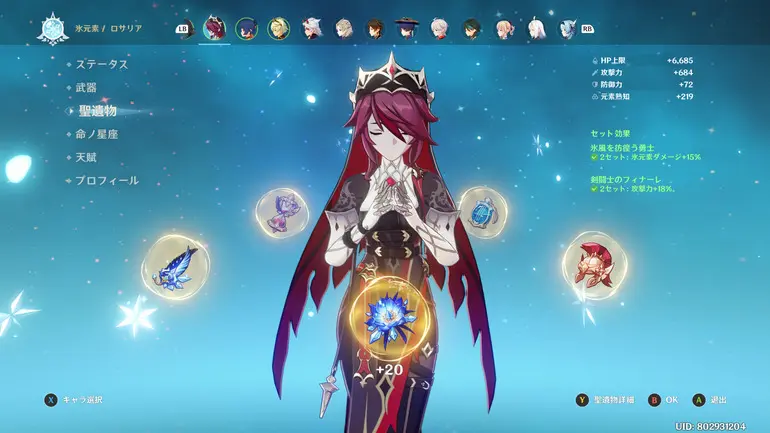Switch to the character wearing a wide dark hat
Screen dimensions: 770x433
pos(407,28)
